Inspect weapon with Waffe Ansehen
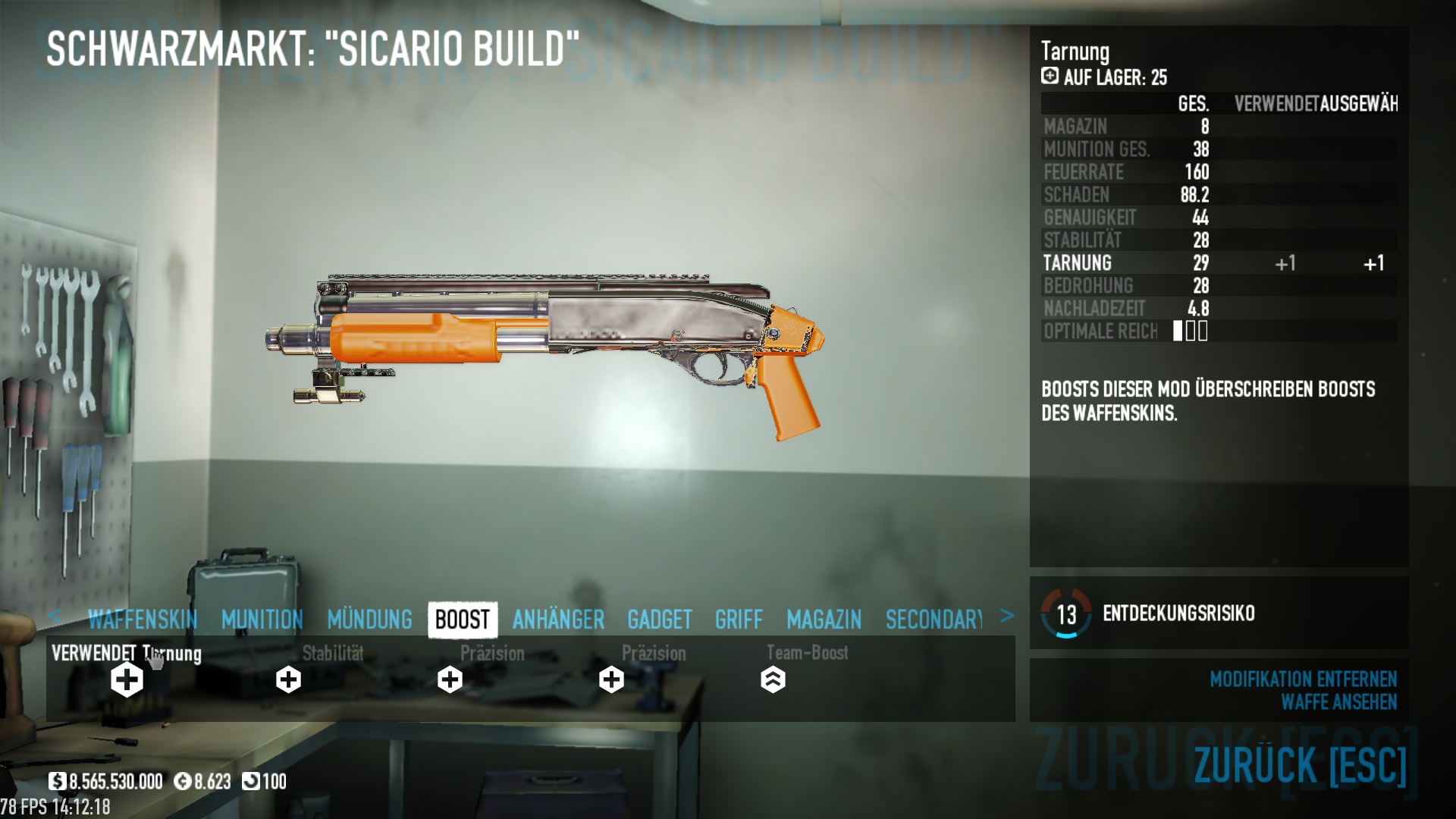1456x819 pixels. [x=1338, y=702]
